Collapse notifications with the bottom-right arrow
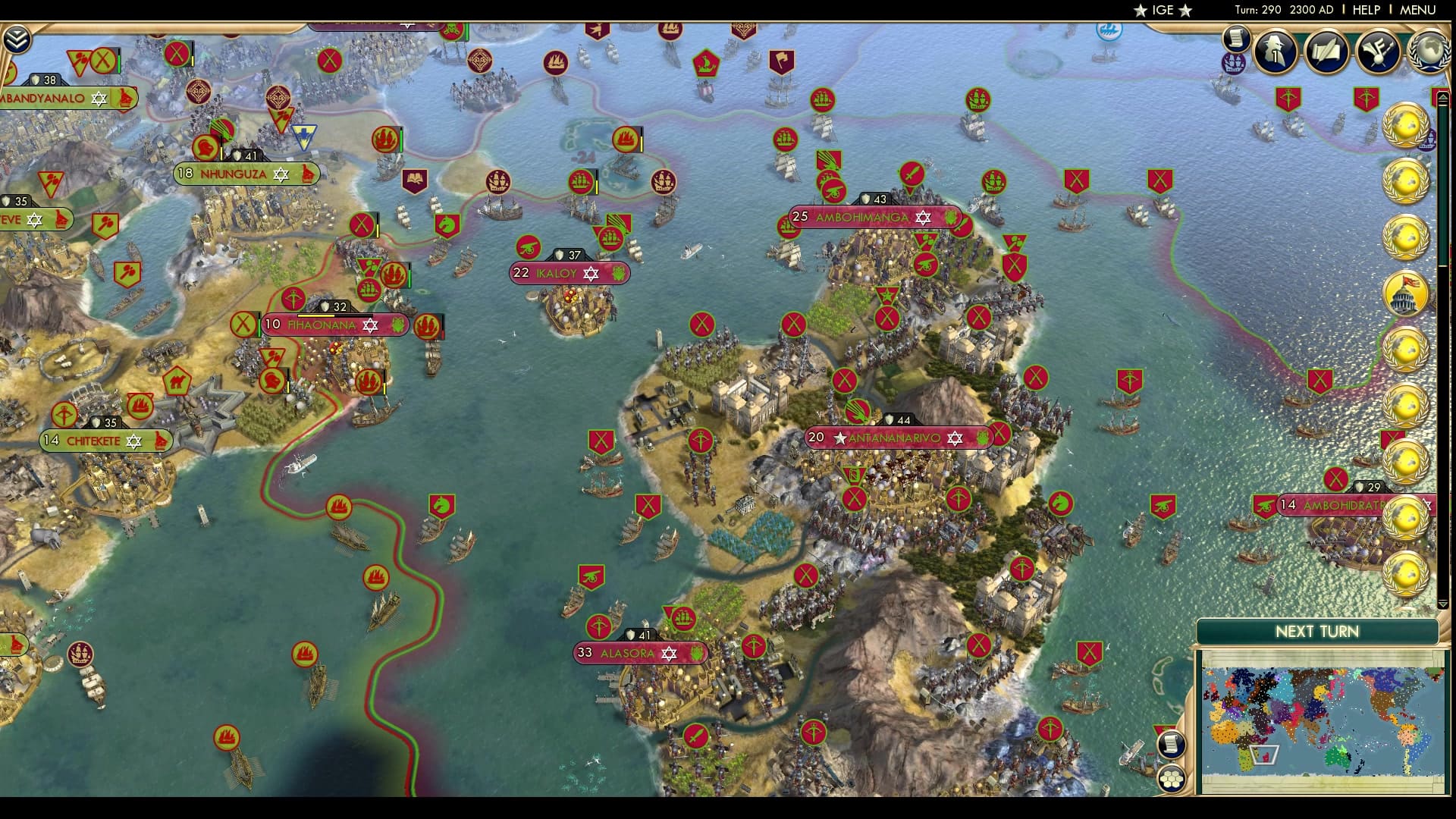This screenshot has height=819, width=1456. click(1445, 604)
